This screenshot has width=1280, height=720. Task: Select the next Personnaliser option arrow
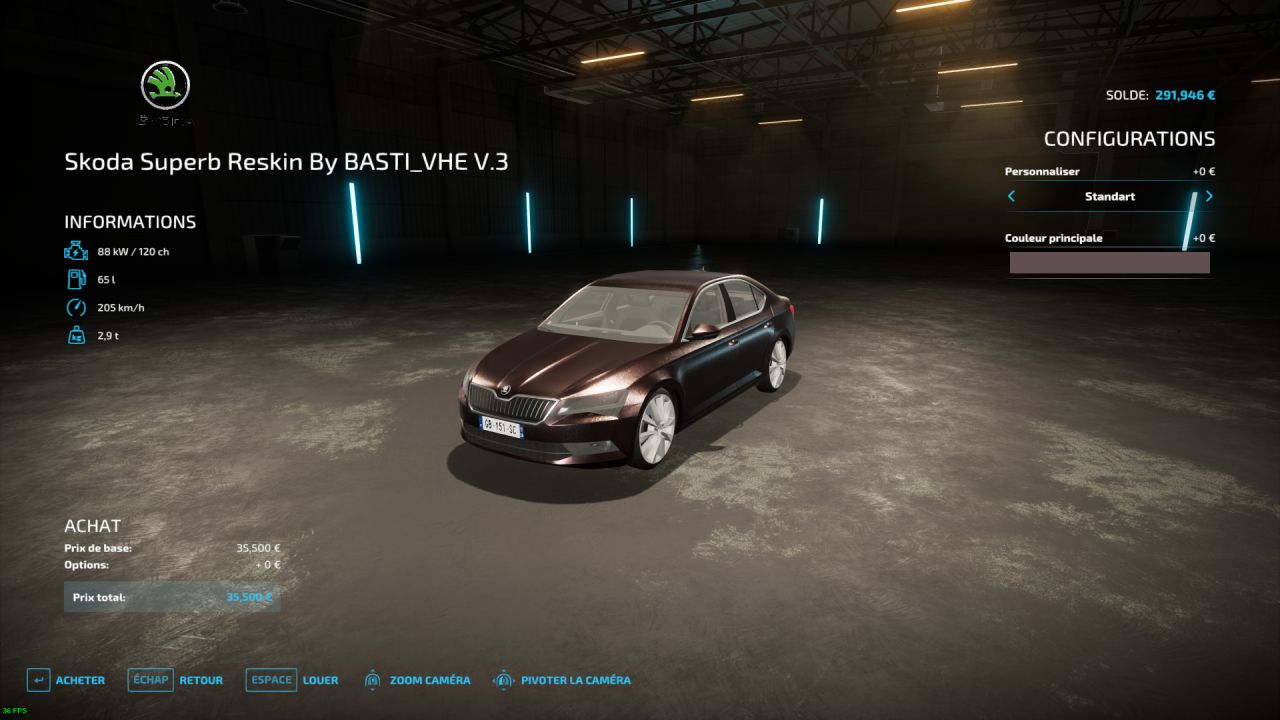click(1209, 197)
